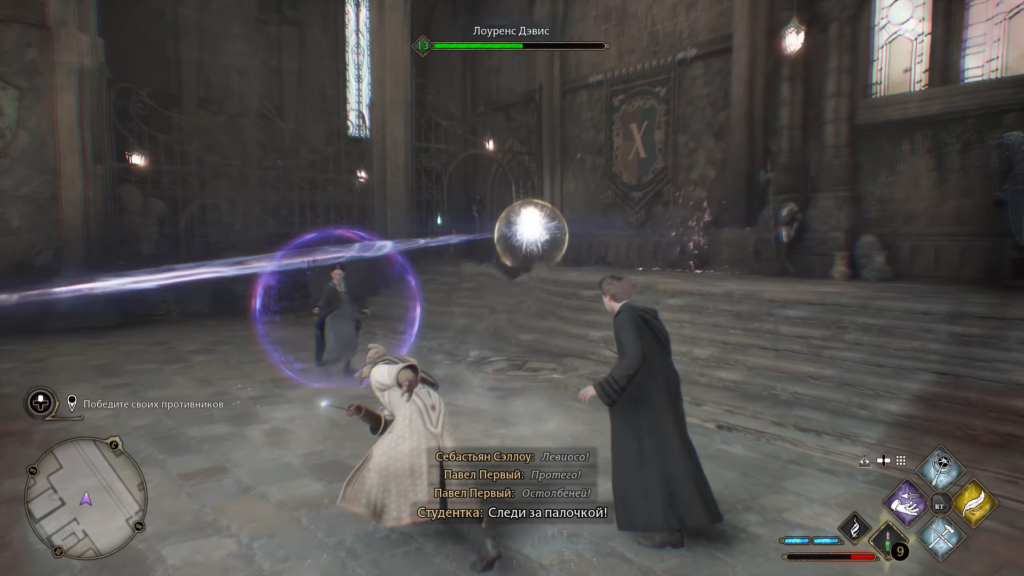
Task: Click the nine-dot grid spell set icon
Action: coord(900,461)
